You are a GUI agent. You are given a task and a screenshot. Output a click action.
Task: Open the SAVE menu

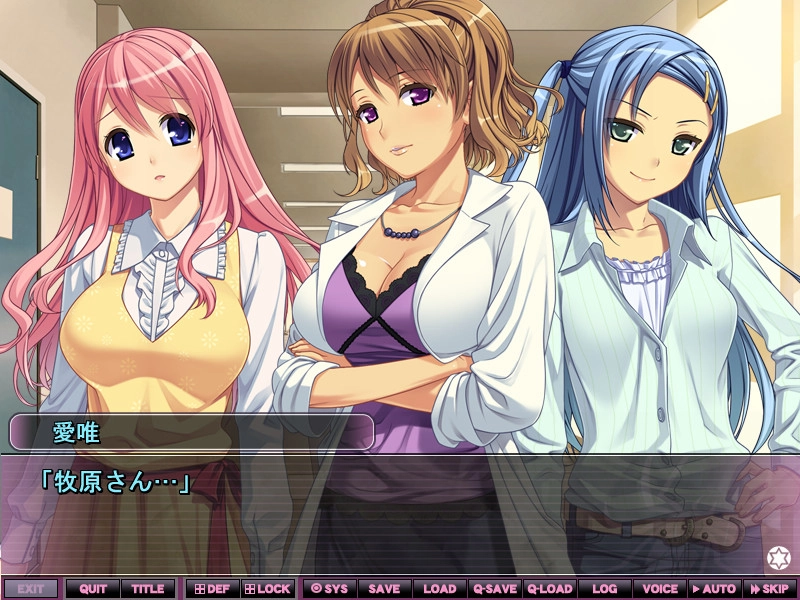point(384,589)
